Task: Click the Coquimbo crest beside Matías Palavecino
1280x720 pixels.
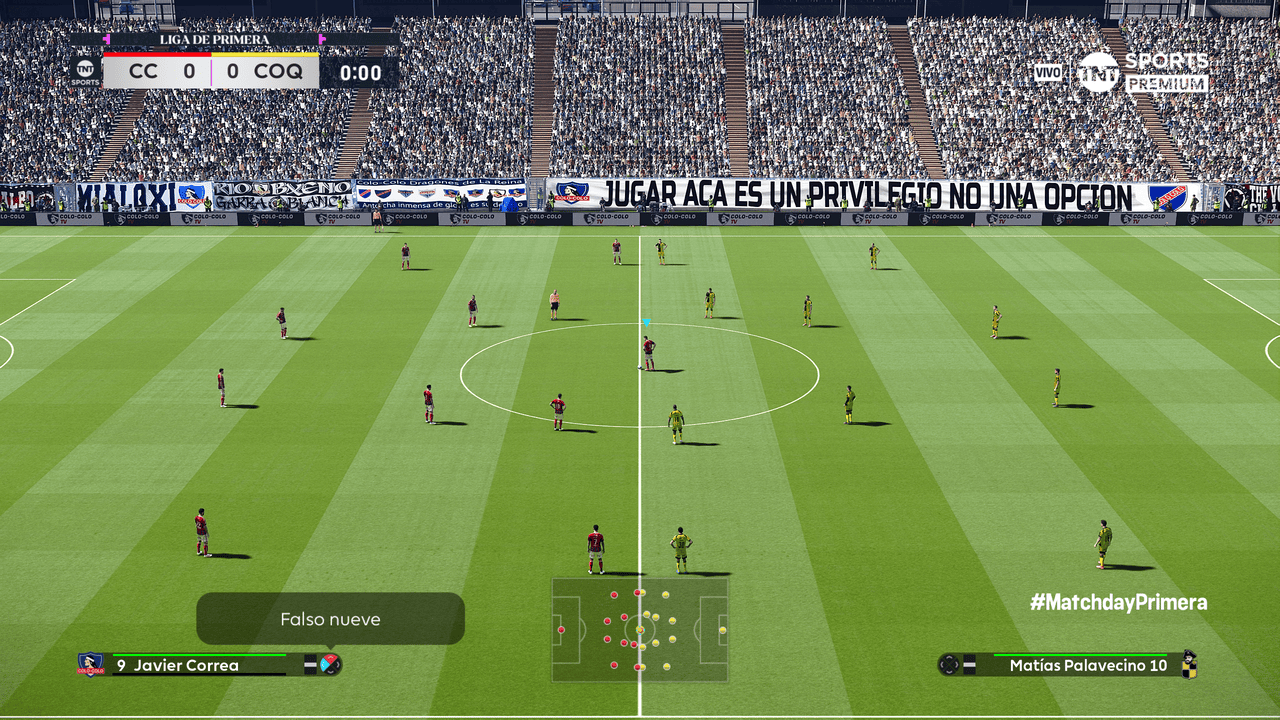Action: tap(1189, 664)
